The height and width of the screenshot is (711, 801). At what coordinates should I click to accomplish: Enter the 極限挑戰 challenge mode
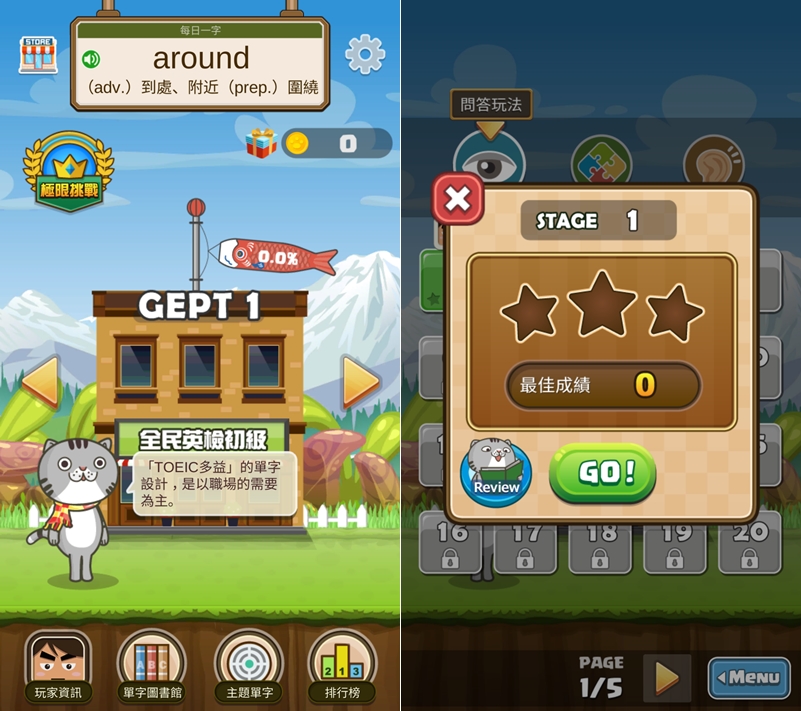(x=68, y=172)
